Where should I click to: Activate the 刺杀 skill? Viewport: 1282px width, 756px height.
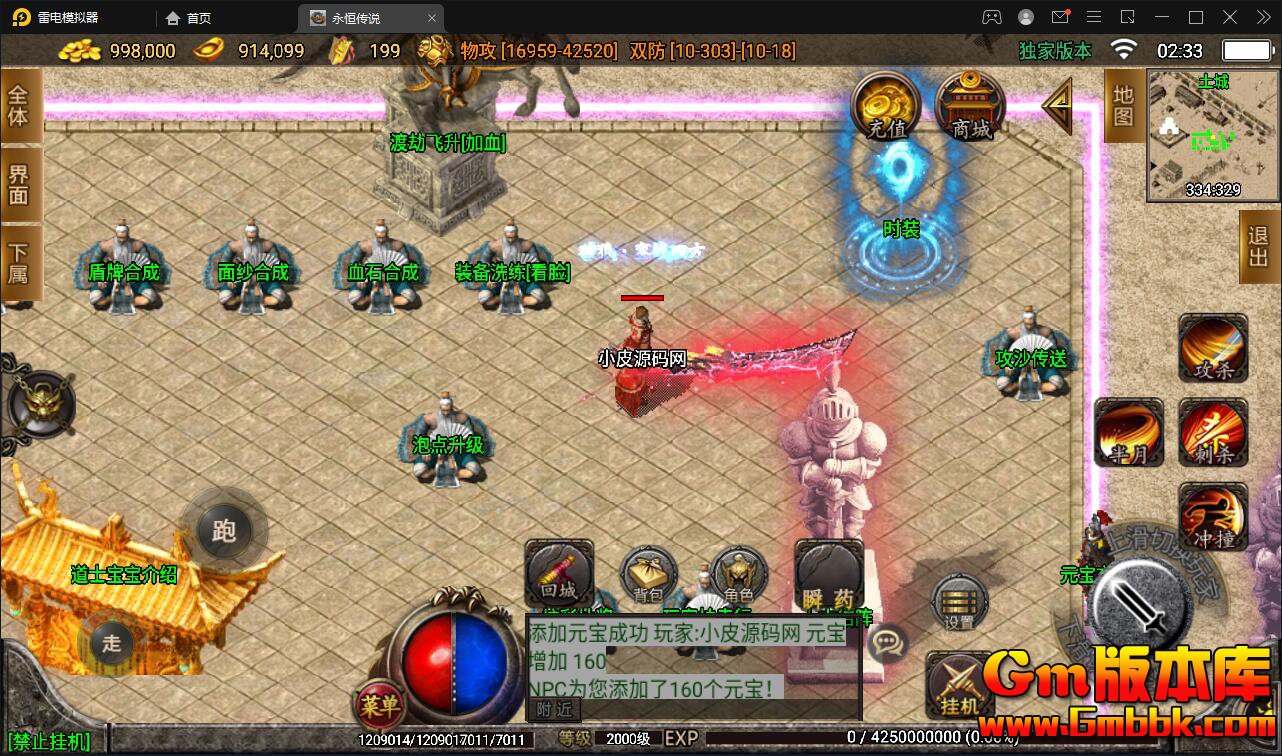[x=1213, y=433]
